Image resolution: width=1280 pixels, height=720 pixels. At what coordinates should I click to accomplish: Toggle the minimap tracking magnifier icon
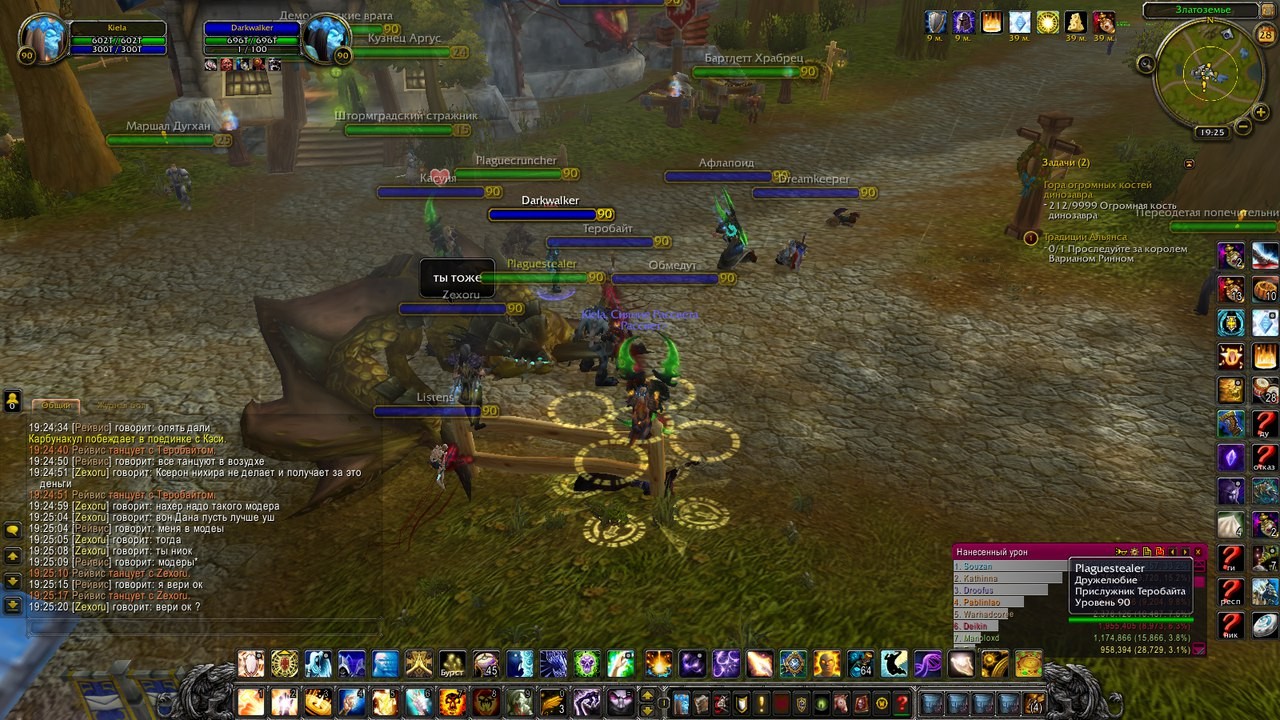[1146, 64]
